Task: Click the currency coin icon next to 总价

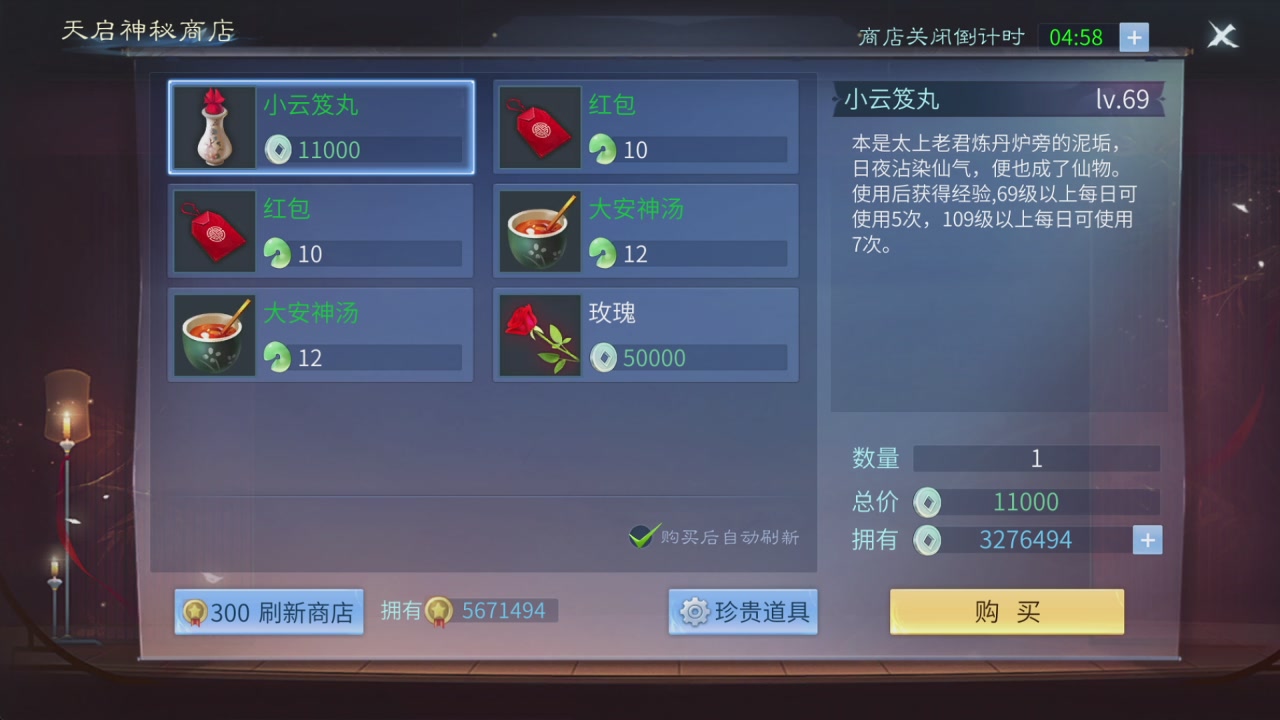Action: coord(927,502)
